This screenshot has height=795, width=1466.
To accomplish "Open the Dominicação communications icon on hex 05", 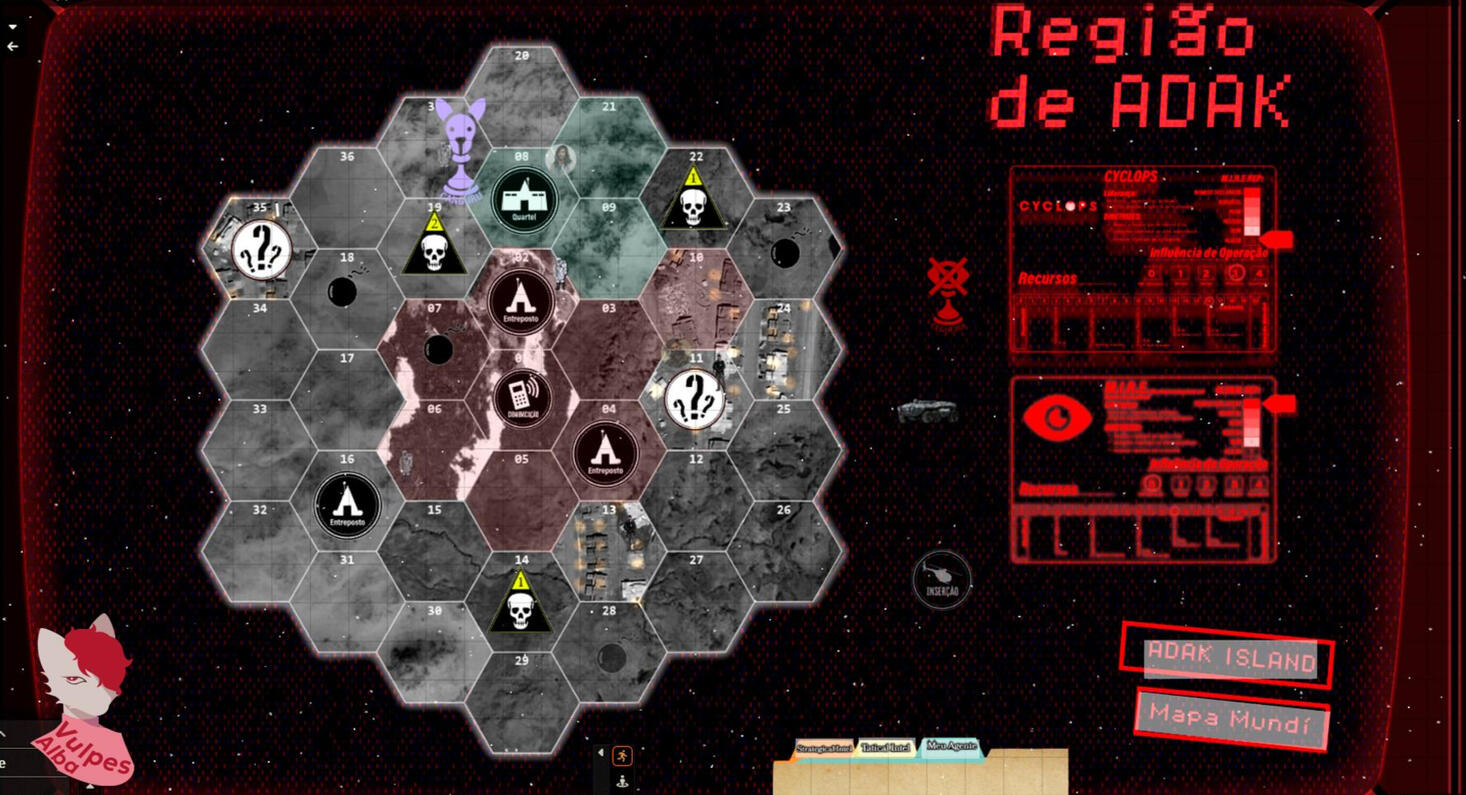I will [x=521, y=397].
